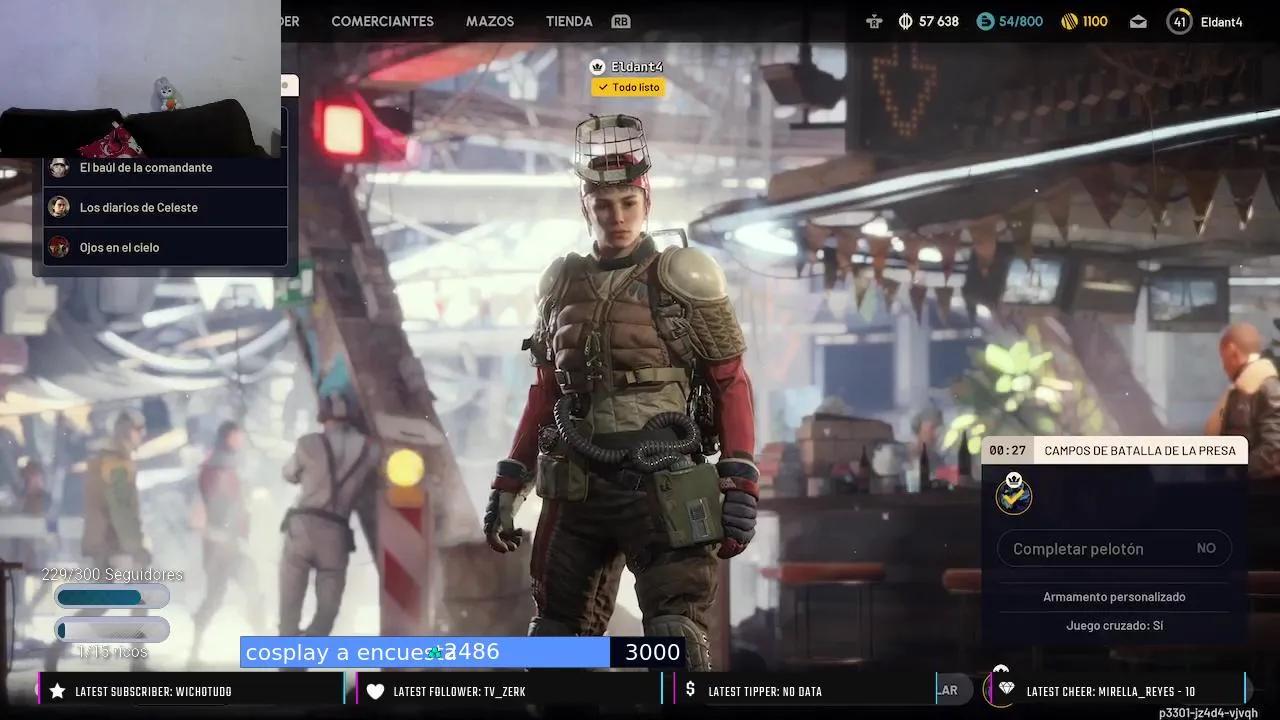Click the quest icon beside Ojos en el cielo
Image resolution: width=1280 pixels, height=720 pixels.
pyautogui.click(x=58, y=246)
